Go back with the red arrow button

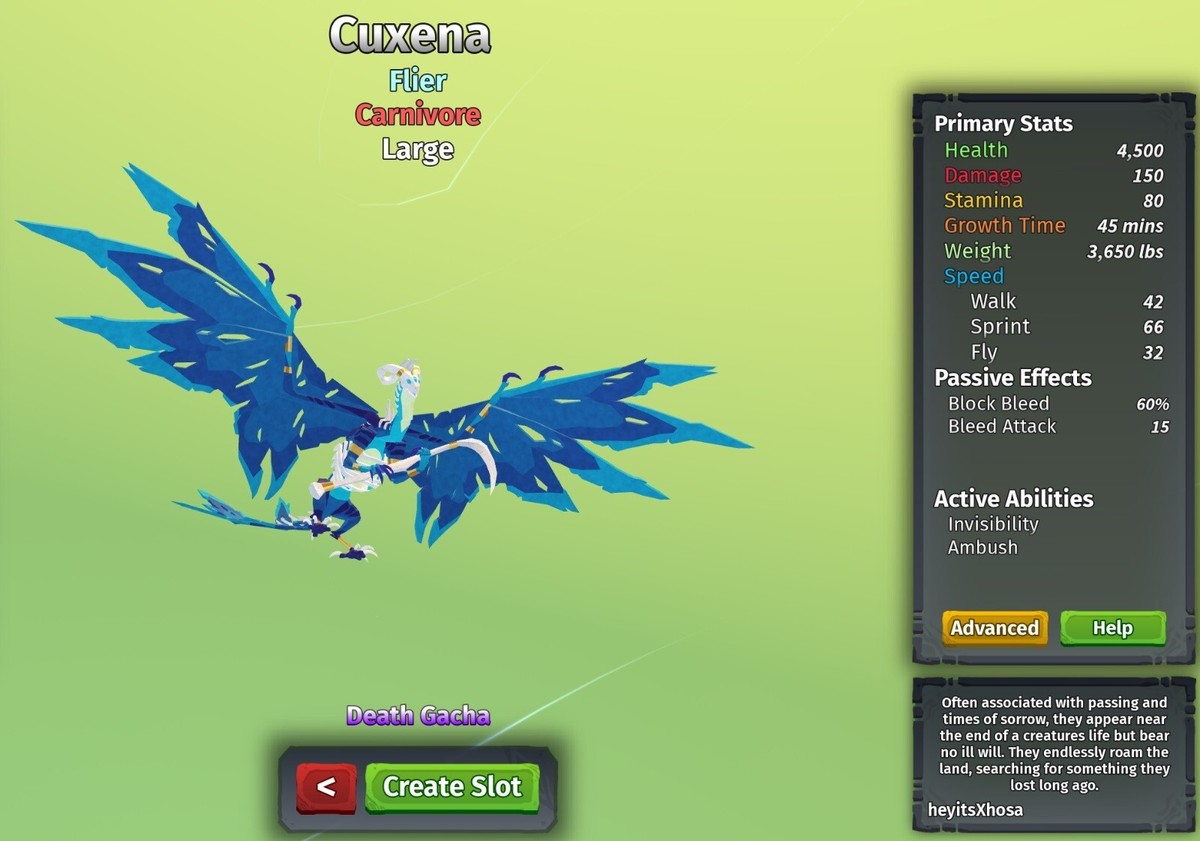326,787
